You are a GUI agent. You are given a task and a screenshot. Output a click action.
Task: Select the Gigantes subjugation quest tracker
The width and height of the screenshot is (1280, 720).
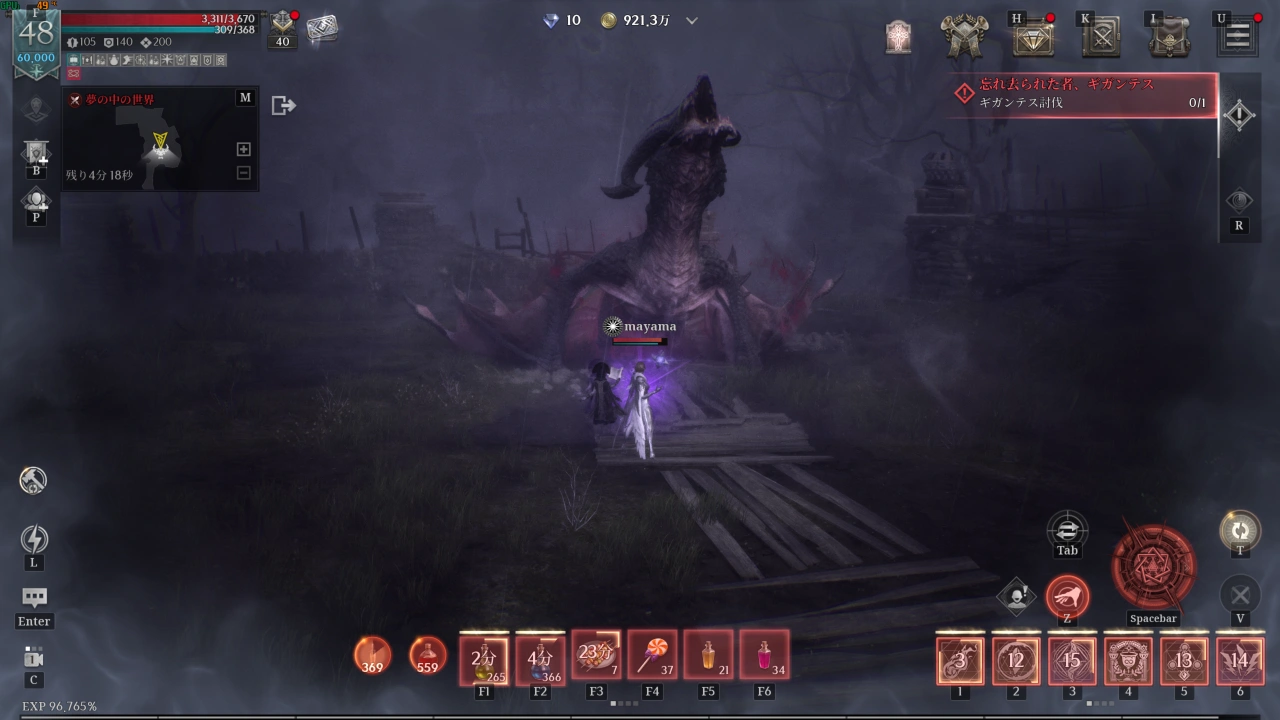pos(1082,95)
